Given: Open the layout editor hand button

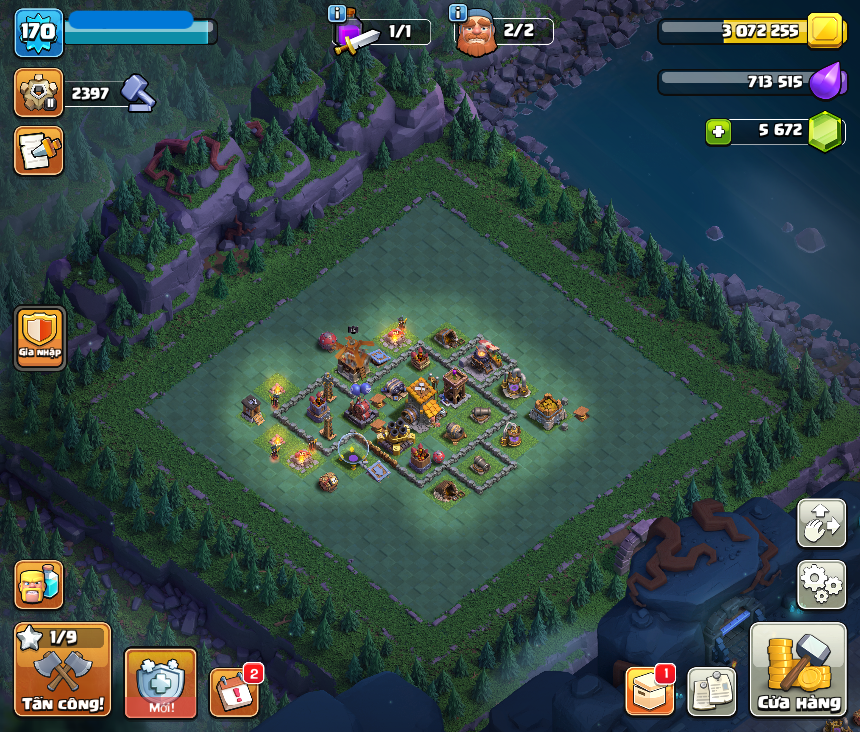Looking at the screenshot, I should click(821, 523).
